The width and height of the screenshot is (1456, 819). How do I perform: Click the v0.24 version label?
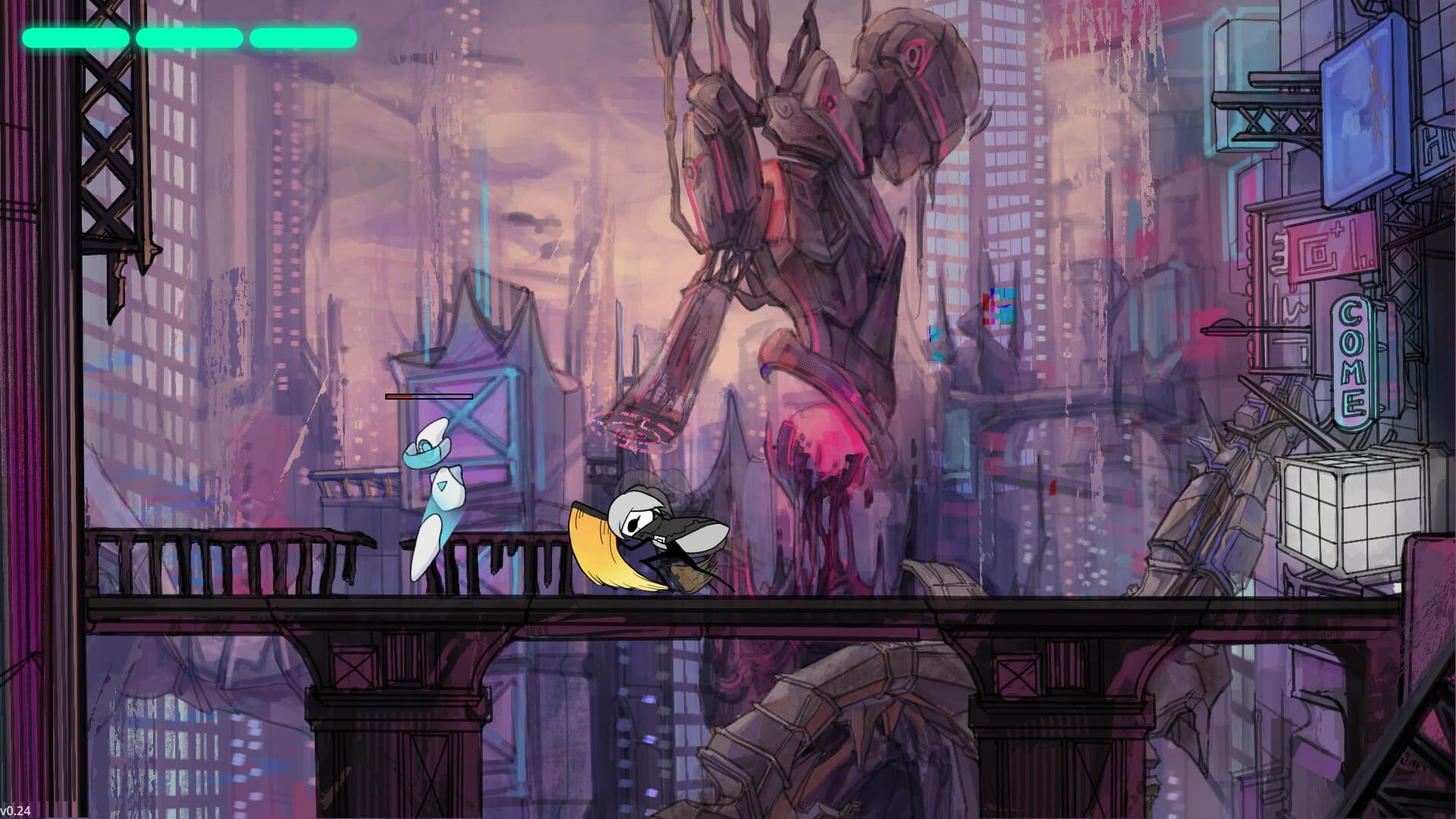pyautogui.click(x=15, y=810)
